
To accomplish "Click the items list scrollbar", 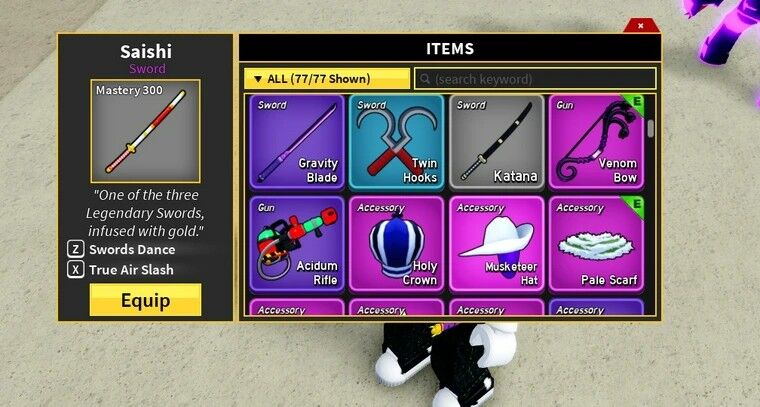I will tap(651, 127).
